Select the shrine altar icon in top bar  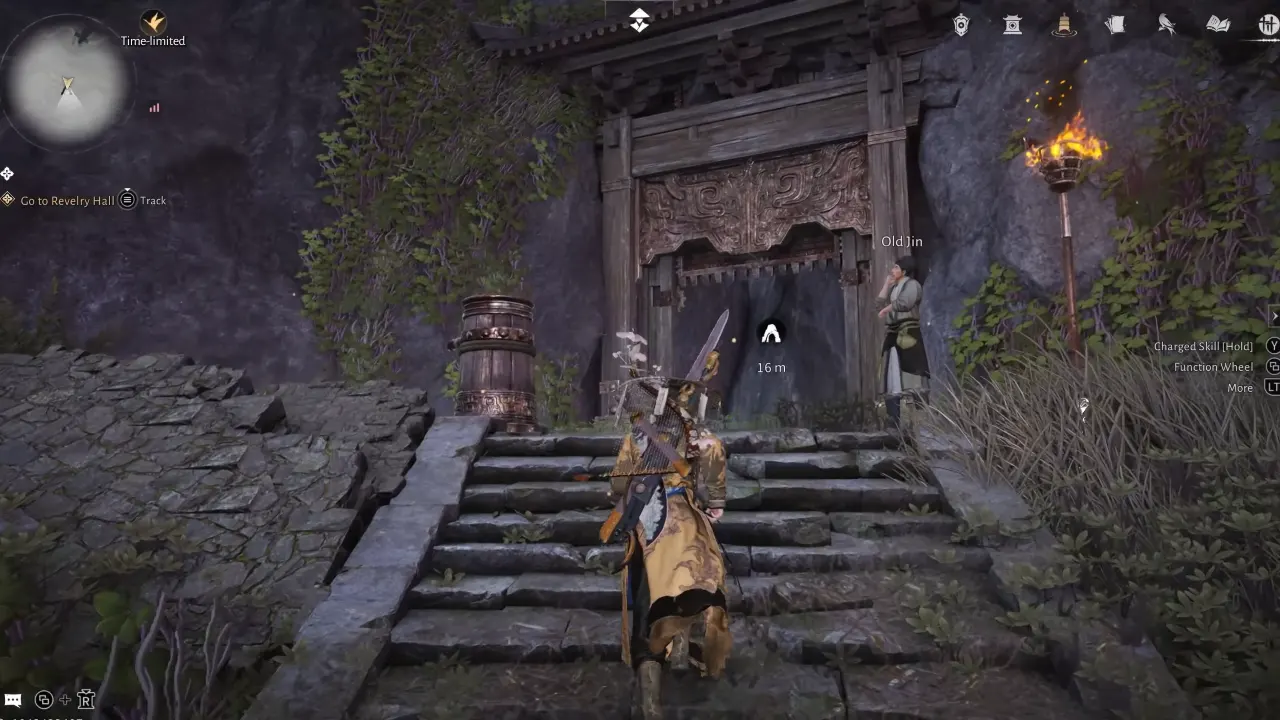click(1012, 25)
